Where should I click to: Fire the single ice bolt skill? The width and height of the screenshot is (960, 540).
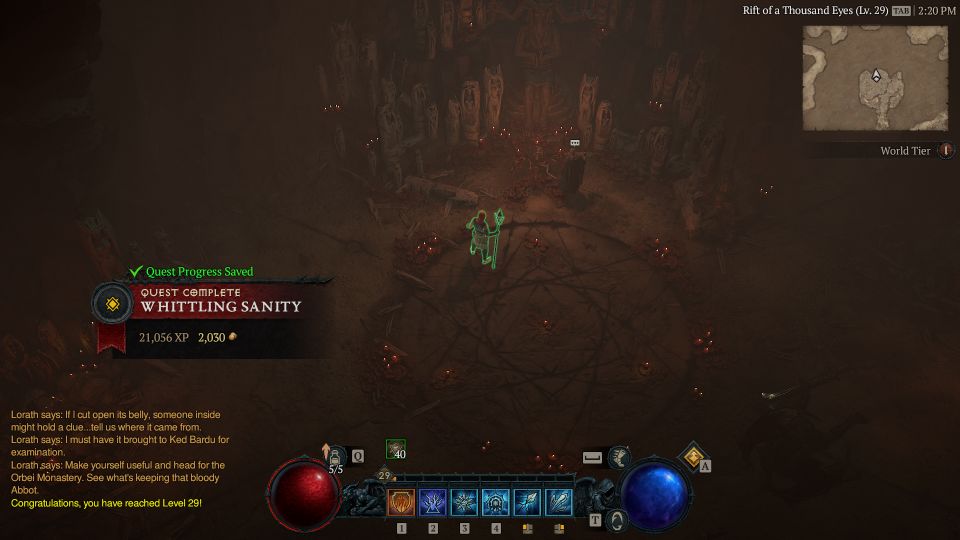pos(527,502)
